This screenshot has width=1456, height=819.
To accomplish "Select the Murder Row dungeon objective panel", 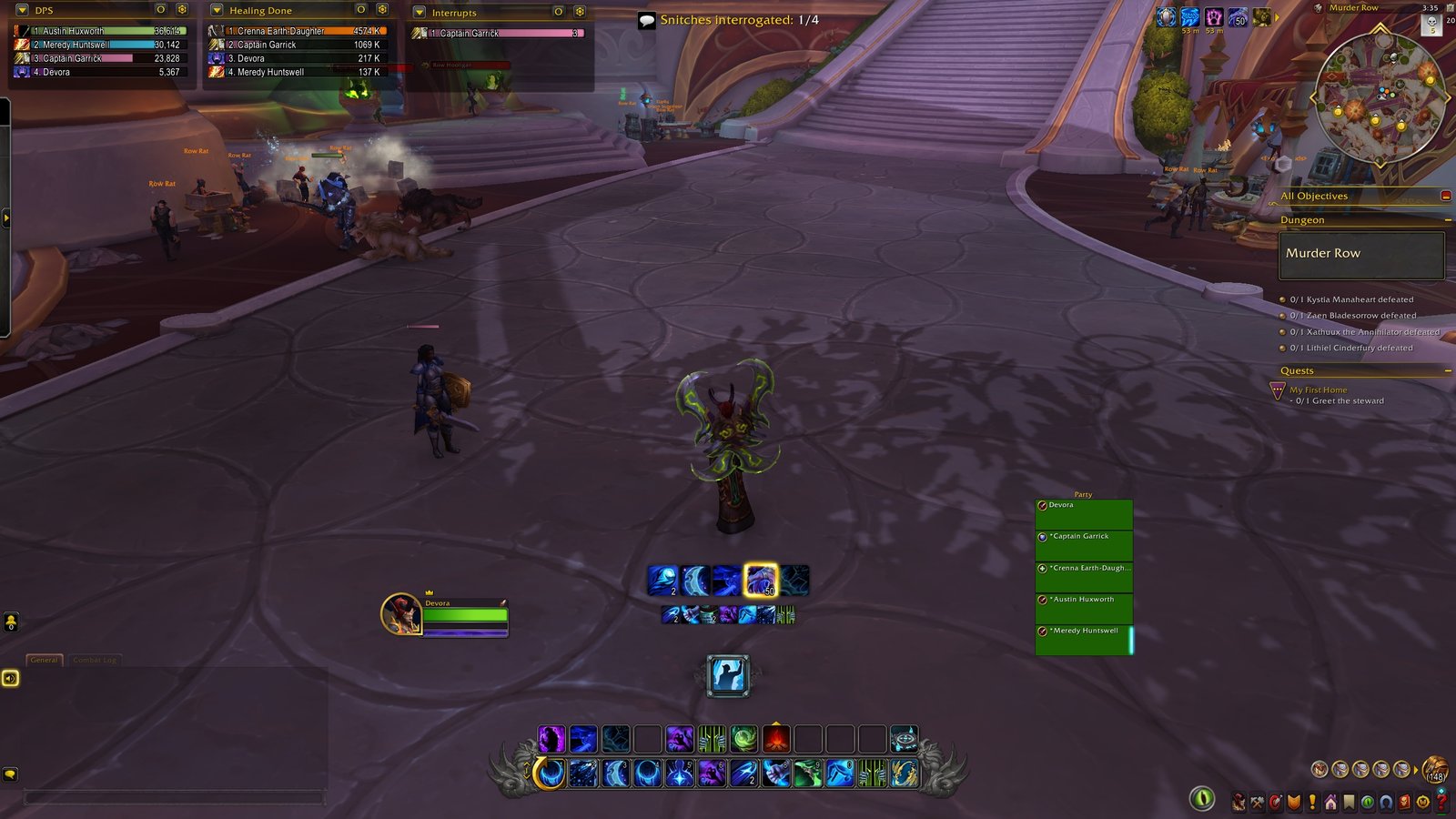I will pos(1361,254).
